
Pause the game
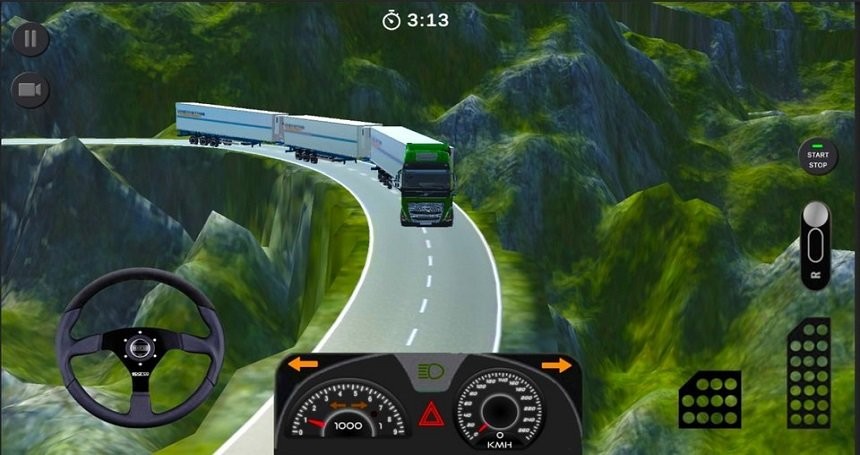(x=31, y=38)
